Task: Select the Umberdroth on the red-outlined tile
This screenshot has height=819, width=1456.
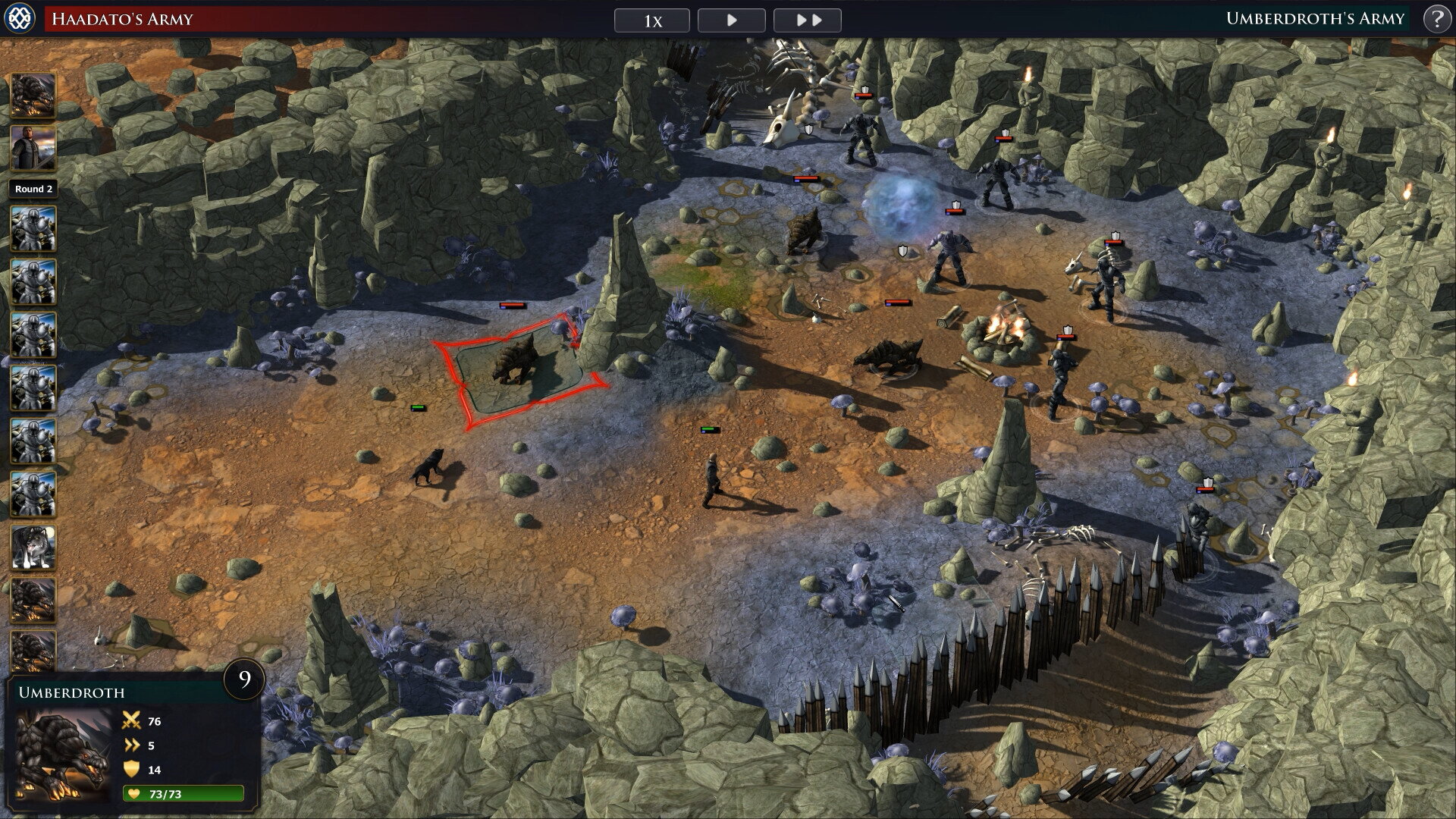Action: click(x=516, y=361)
